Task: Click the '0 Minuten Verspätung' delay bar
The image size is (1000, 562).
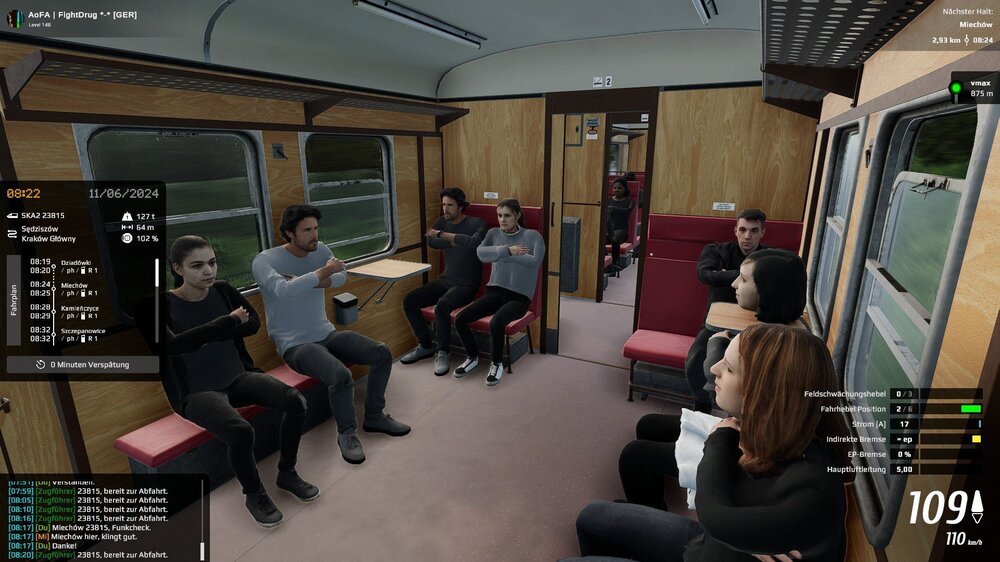Action: (x=83, y=365)
